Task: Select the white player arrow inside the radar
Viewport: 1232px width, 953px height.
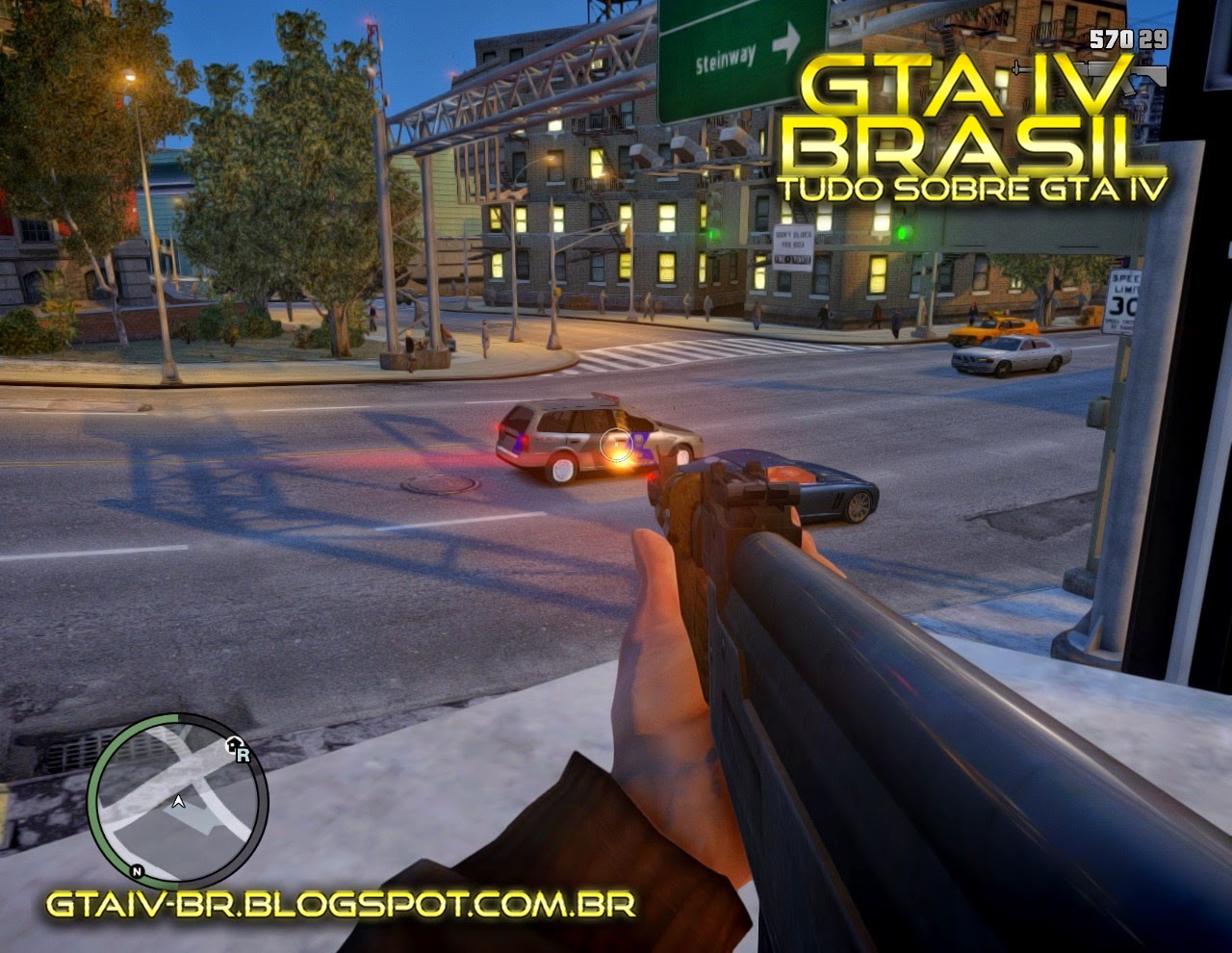Action: point(179,801)
